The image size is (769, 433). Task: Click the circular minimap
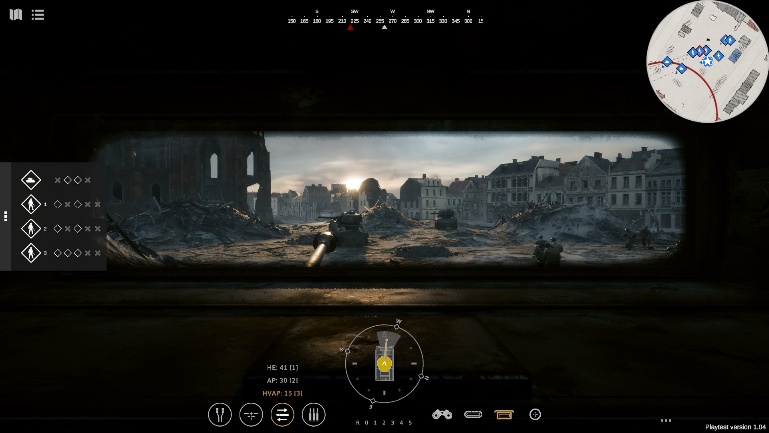[706, 60]
